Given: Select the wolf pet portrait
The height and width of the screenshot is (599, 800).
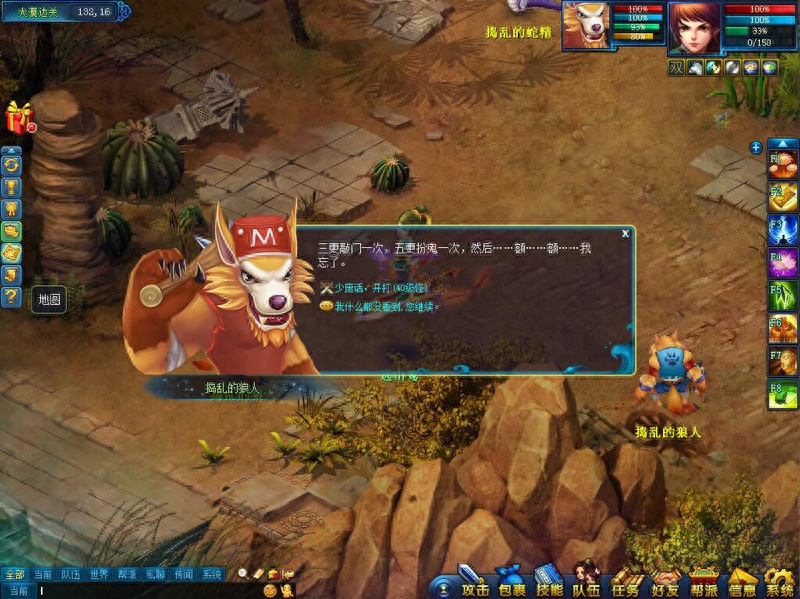Looking at the screenshot, I should [587, 25].
